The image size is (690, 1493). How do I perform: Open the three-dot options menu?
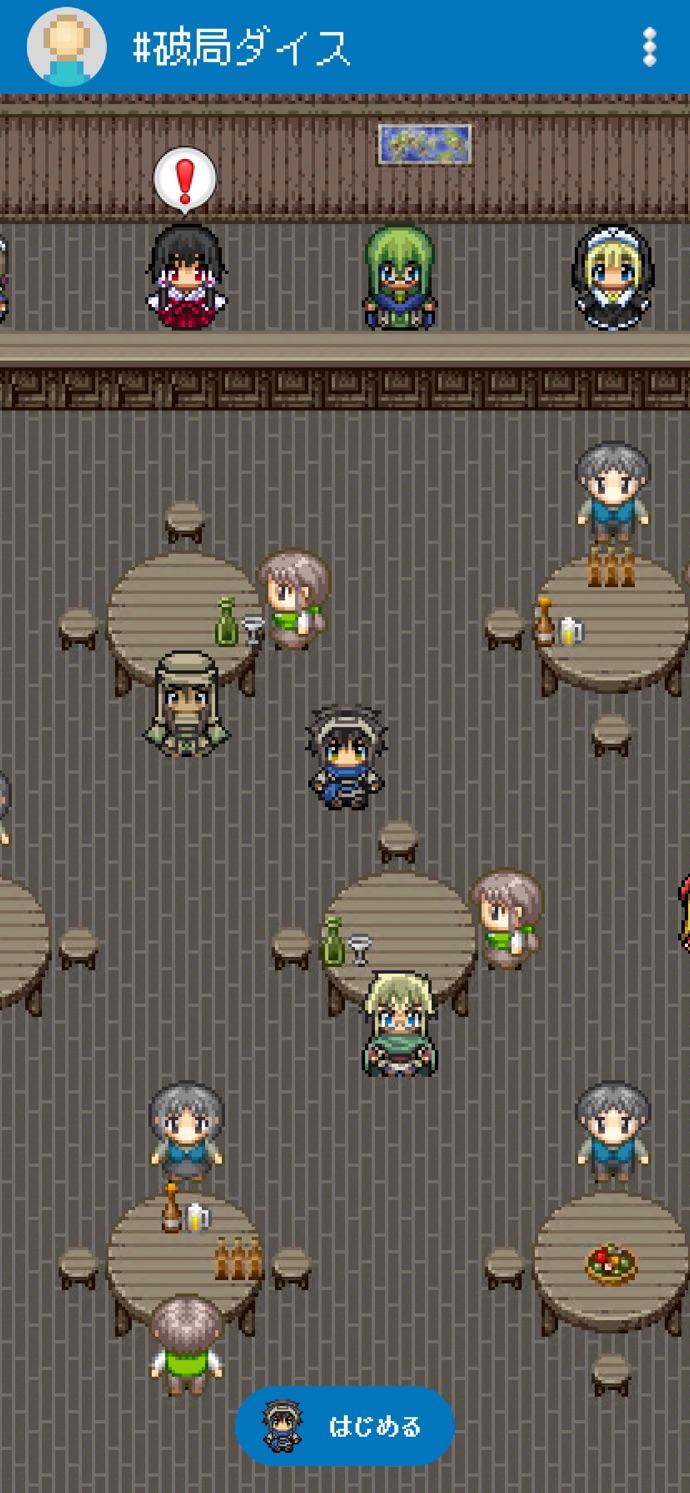pos(650,47)
